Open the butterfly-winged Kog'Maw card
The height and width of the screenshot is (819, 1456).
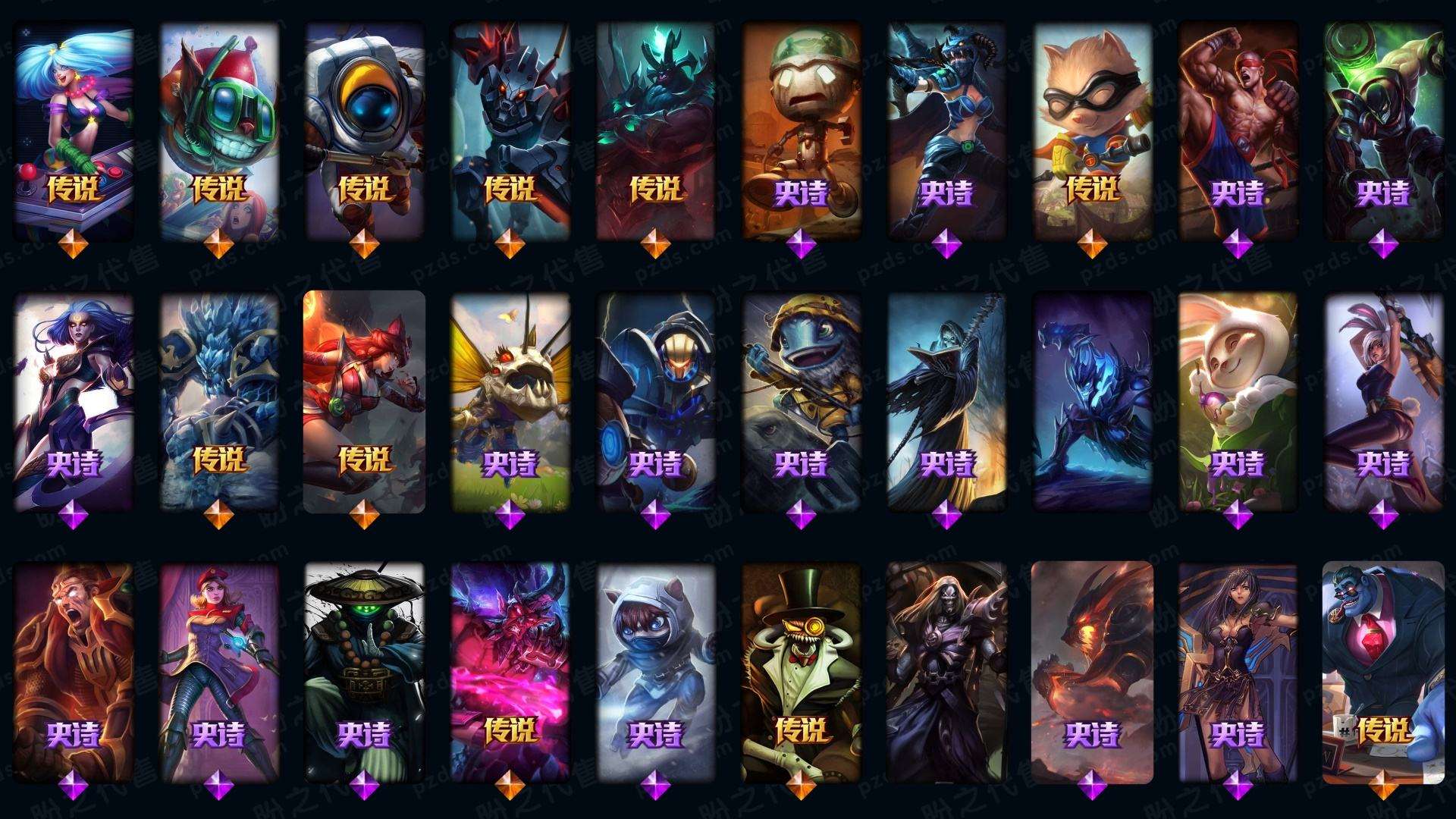(x=510, y=400)
